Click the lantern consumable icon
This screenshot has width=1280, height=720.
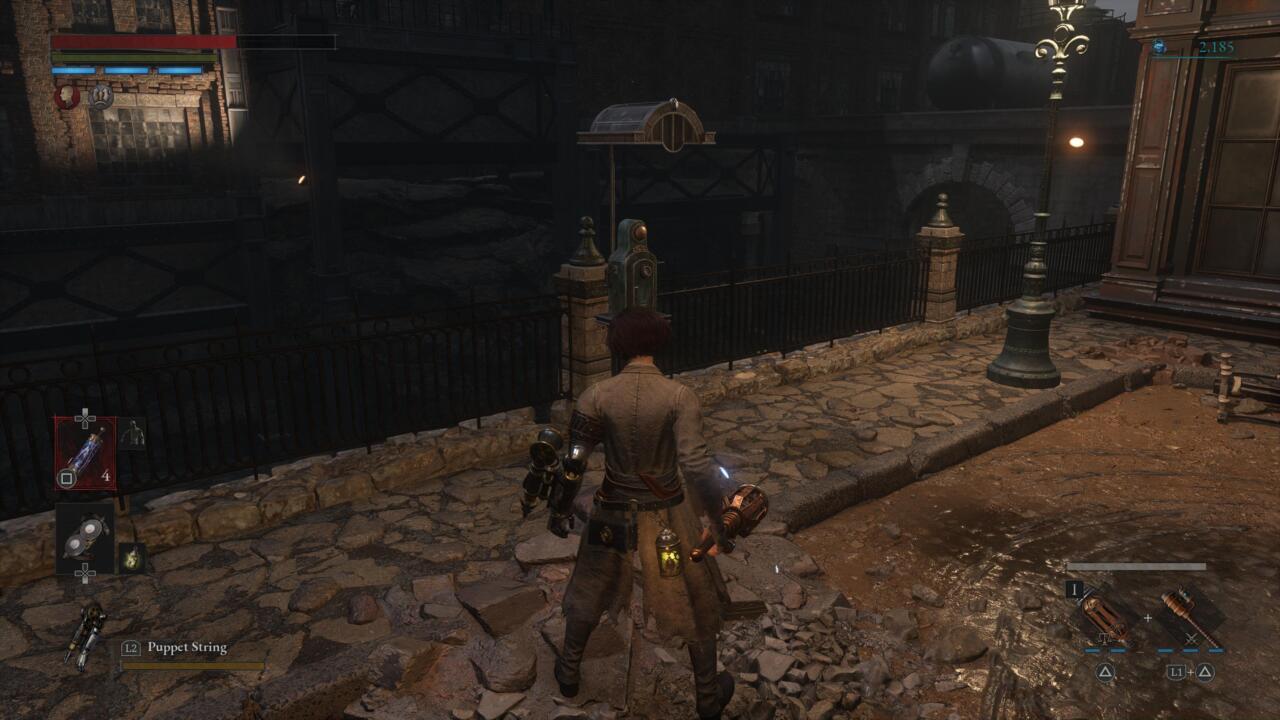(x=131, y=557)
